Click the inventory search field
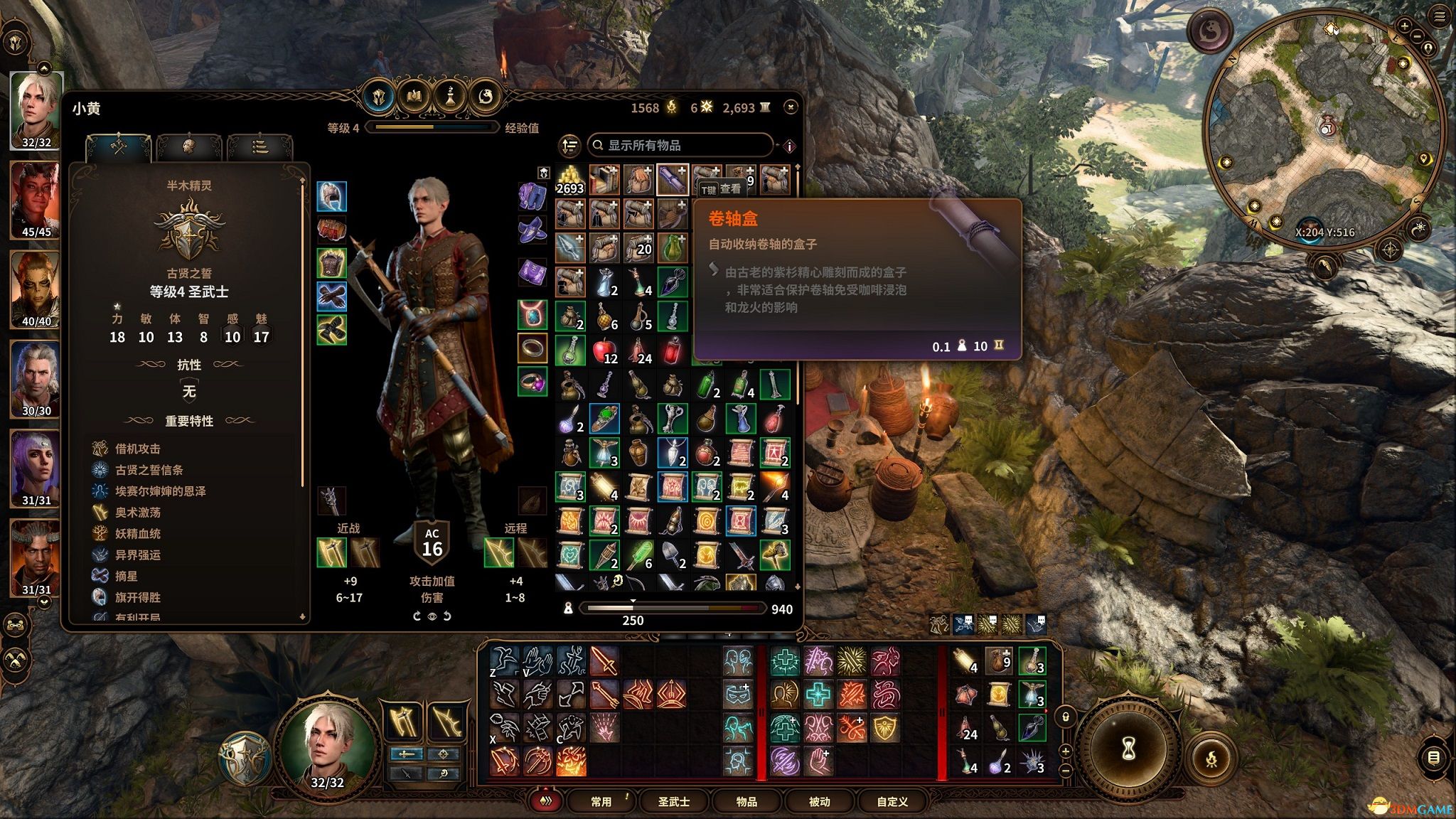The image size is (1456, 819). point(682,145)
